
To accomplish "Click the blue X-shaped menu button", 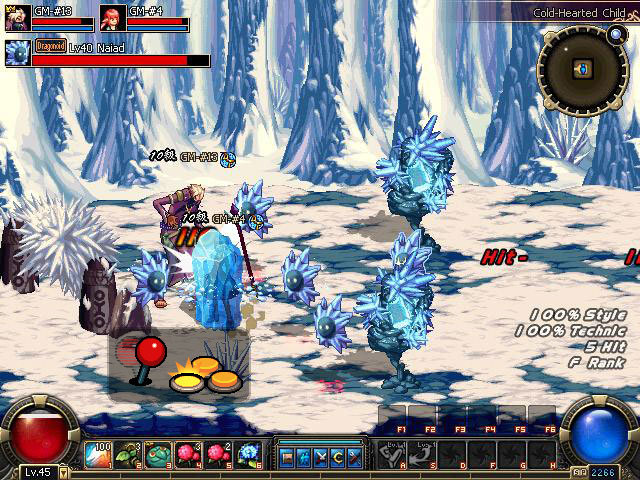I will pos(321,457).
